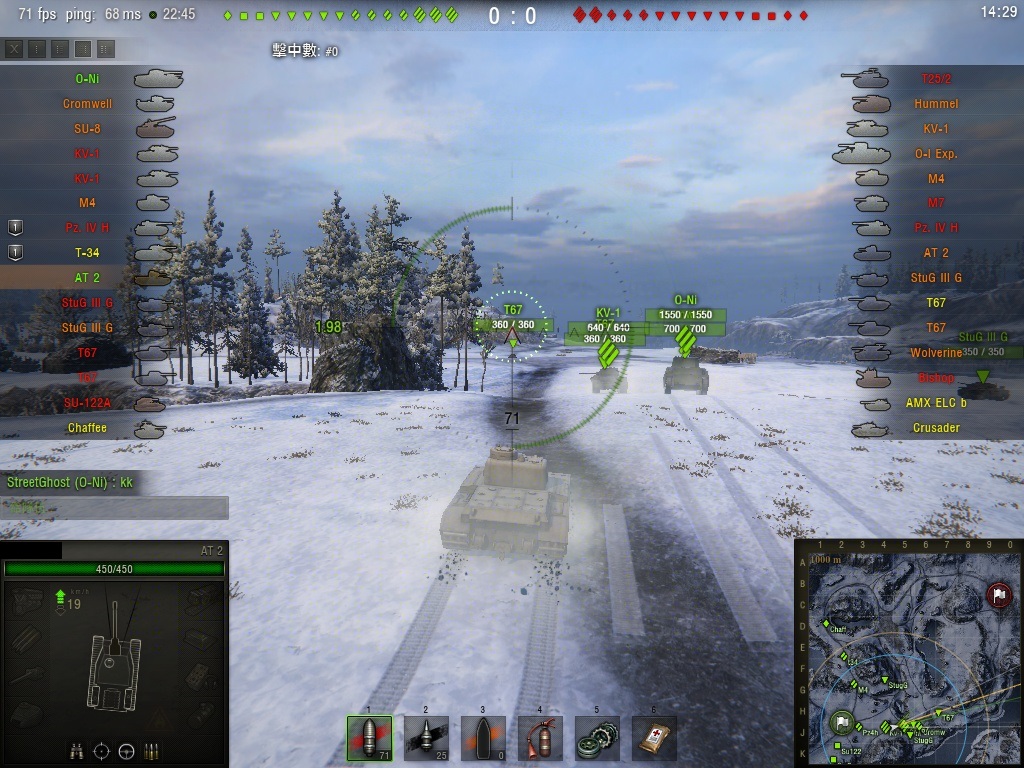
Task: Click the red enemy base flag on minimap
Action: 997,596
